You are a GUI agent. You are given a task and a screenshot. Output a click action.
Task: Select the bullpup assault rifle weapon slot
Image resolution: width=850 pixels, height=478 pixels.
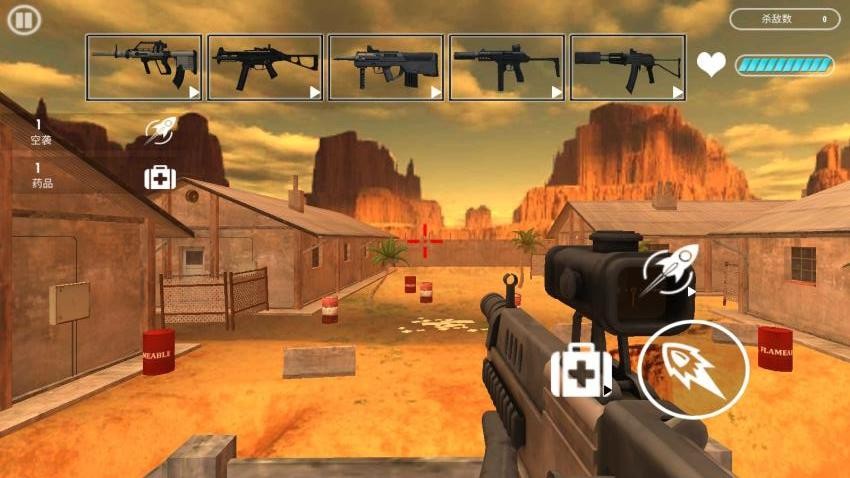tap(144, 67)
